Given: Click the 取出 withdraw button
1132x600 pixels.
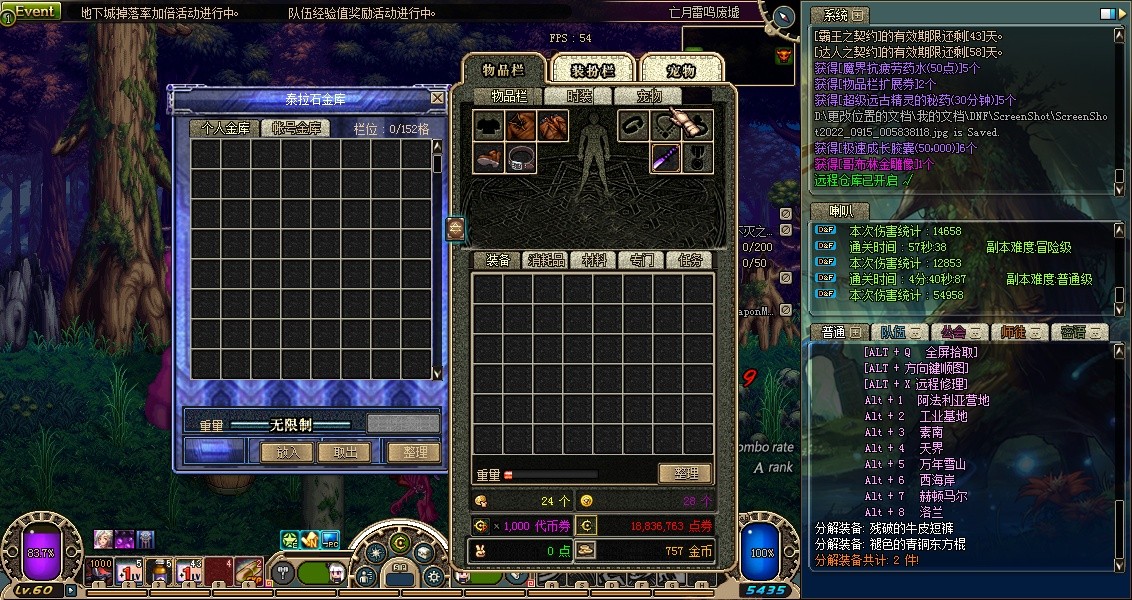Looking at the screenshot, I should [x=344, y=452].
